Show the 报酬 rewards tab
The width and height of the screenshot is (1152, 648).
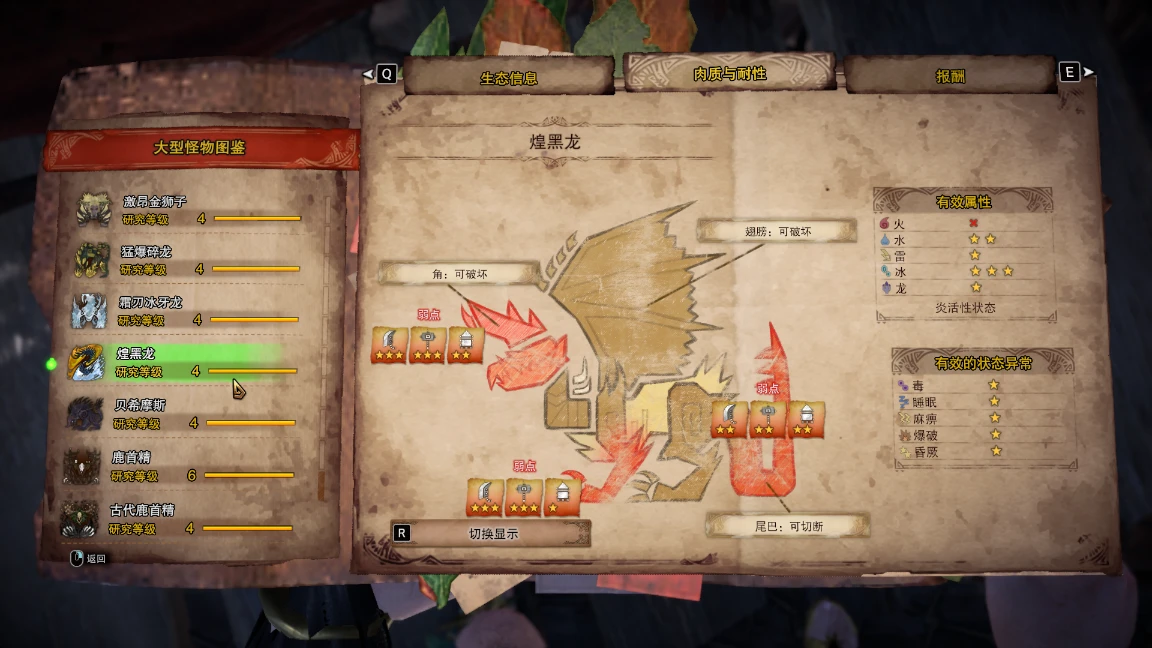point(950,76)
